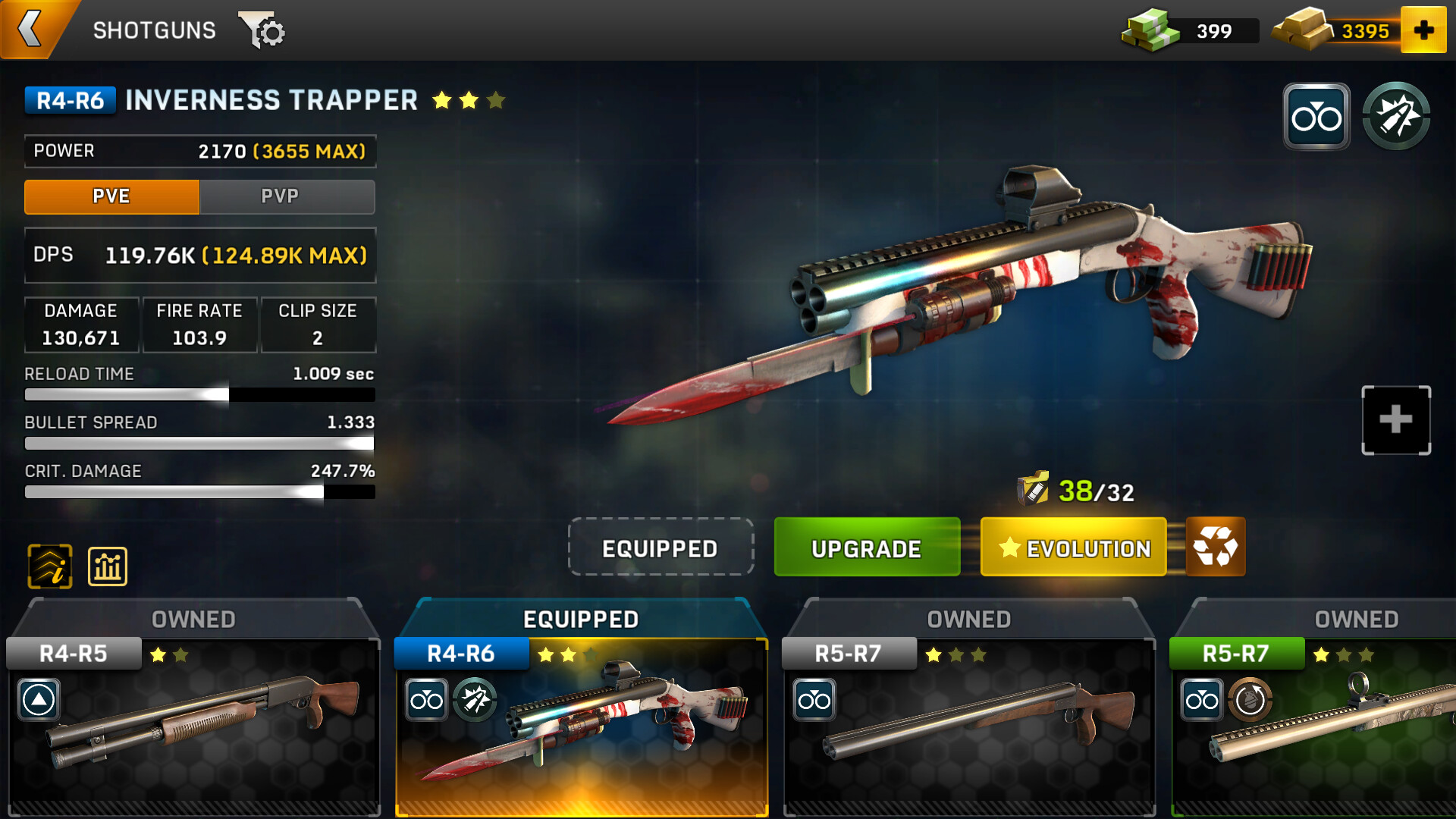Screen dimensions: 1456x819
Task: Upgrade the Inverness Trapper
Action: pyautogui.click(x=866, y=548)
